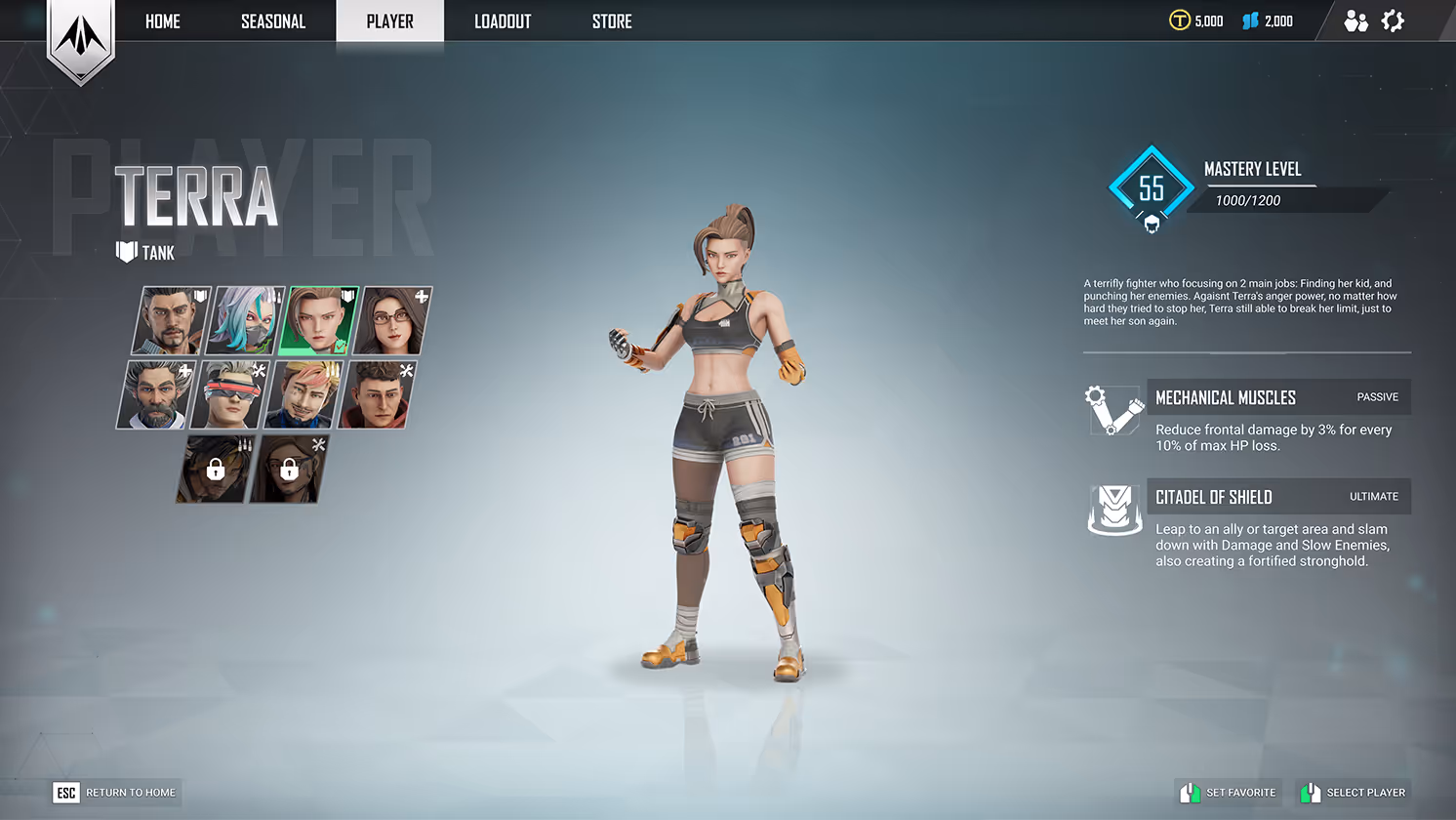Pick the woman with glasses portrait

392,320
